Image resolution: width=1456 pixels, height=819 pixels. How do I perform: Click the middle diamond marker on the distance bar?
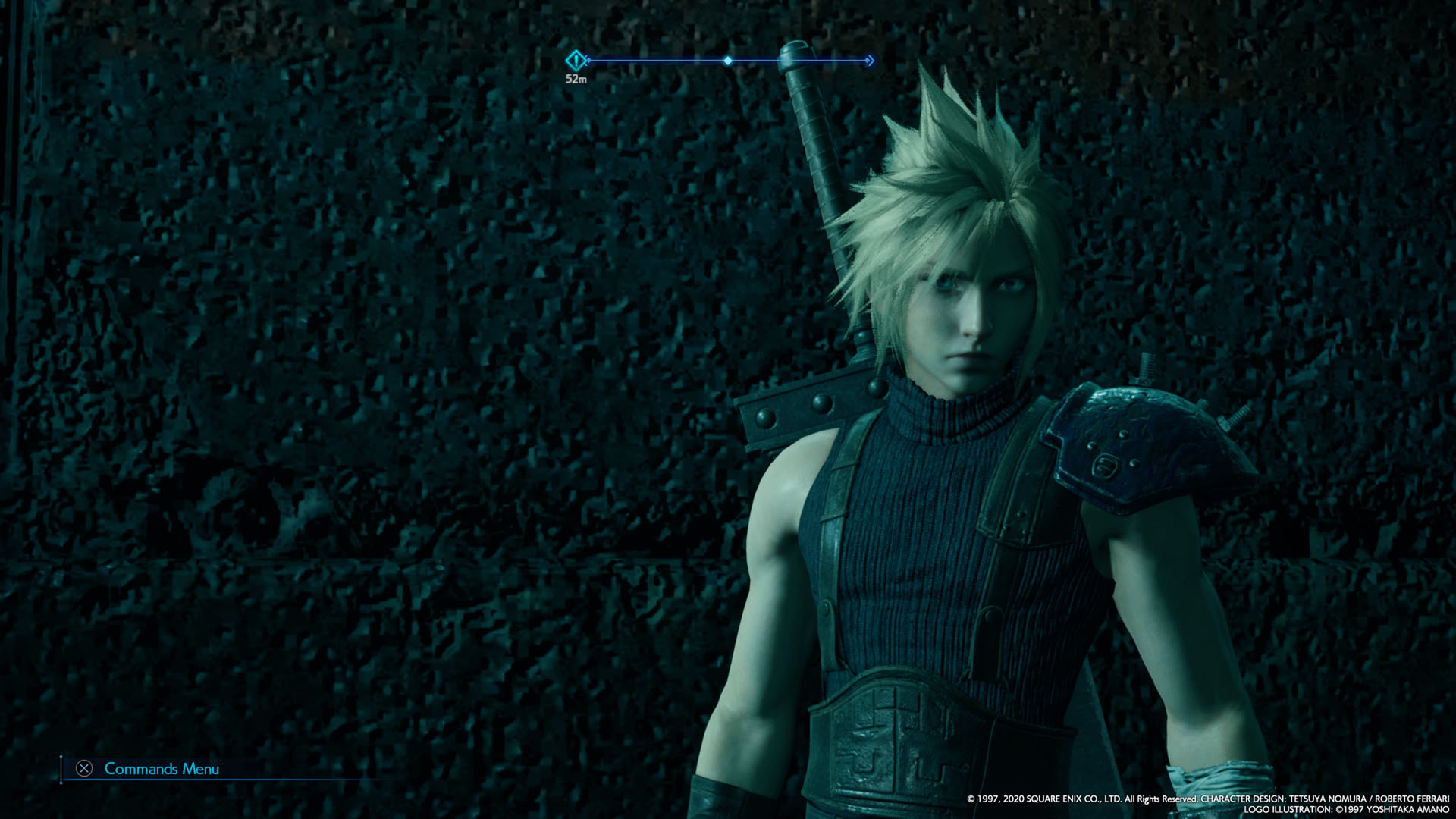point(729,62)
